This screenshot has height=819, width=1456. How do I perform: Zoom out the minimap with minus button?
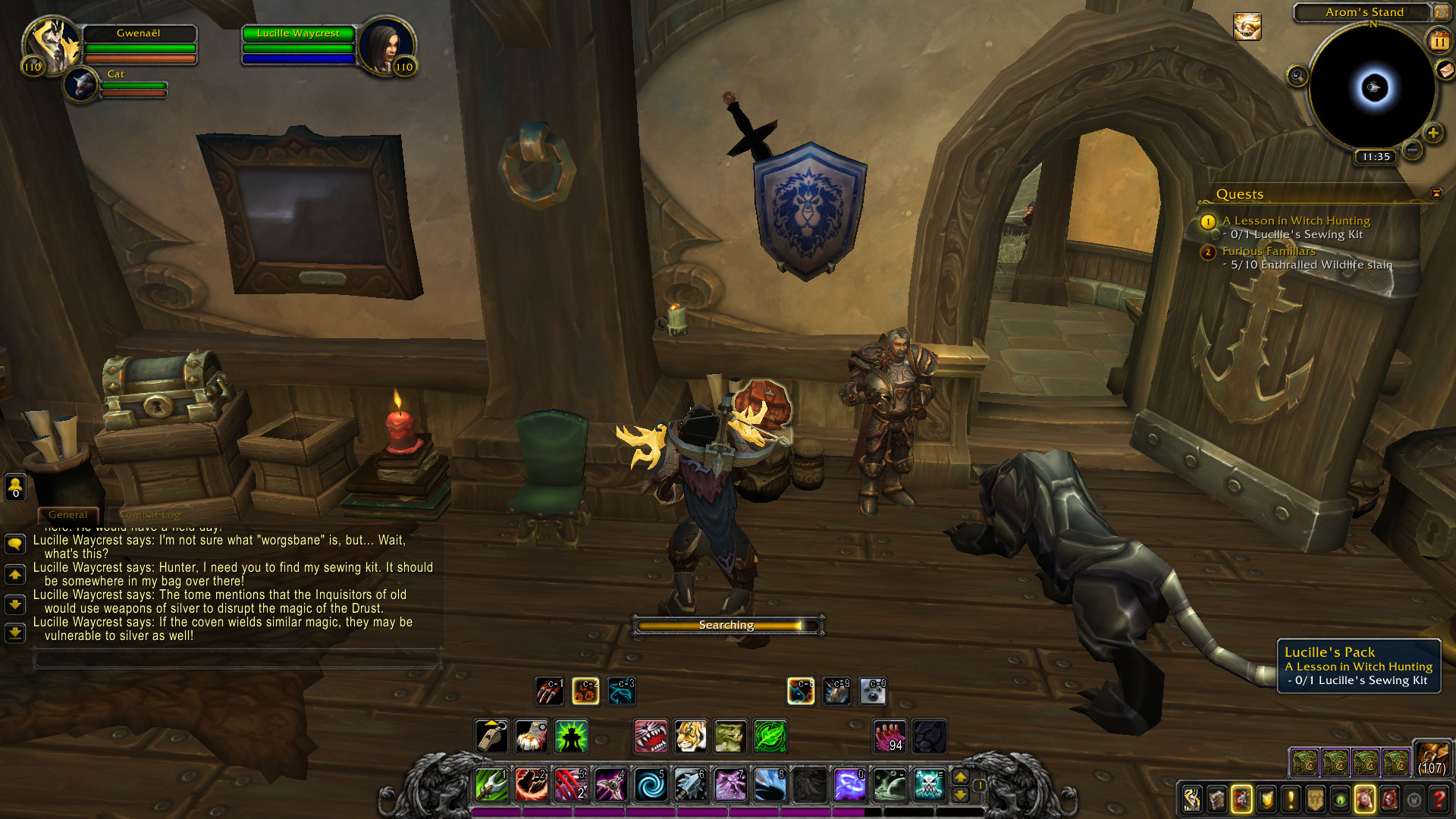[x=1412, y=150]
